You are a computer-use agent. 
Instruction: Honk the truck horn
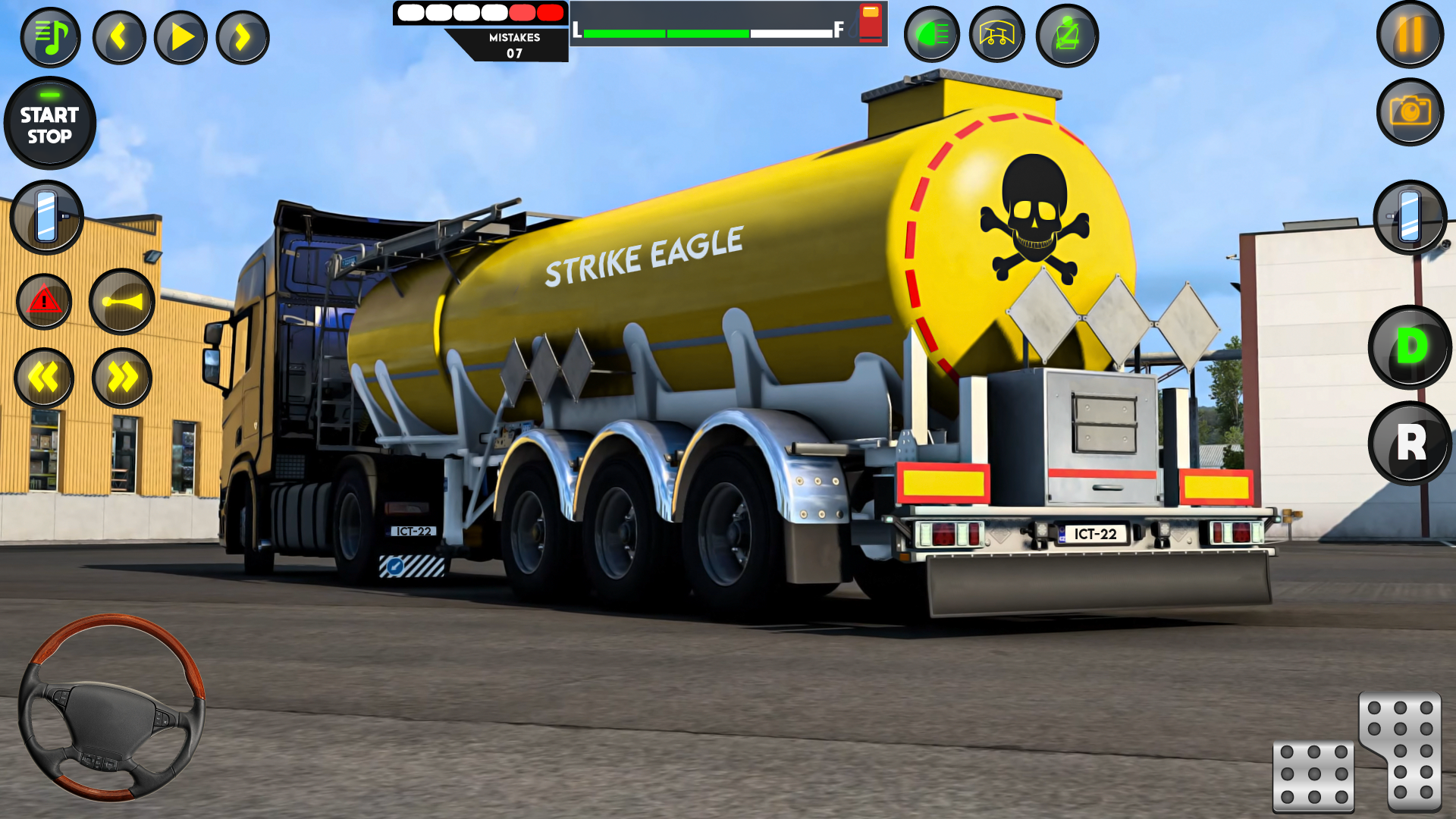(x=122, y=302)
